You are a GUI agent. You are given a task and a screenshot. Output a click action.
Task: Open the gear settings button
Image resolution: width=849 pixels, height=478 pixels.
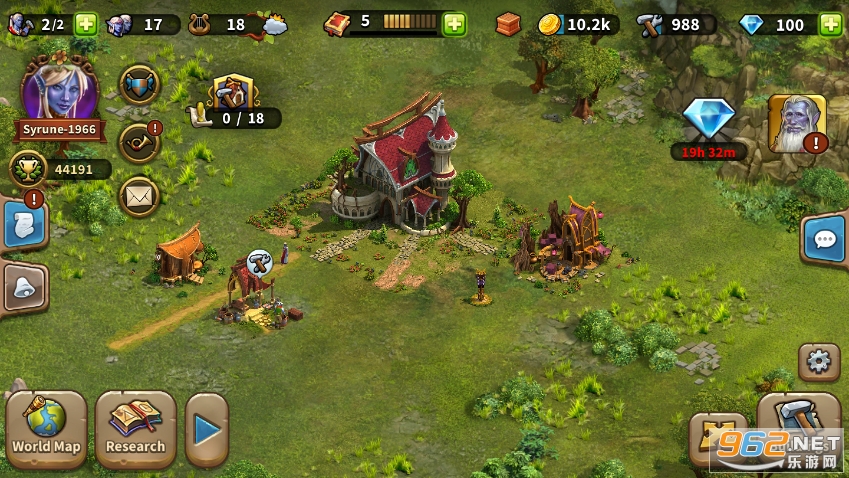coord(819,361)
